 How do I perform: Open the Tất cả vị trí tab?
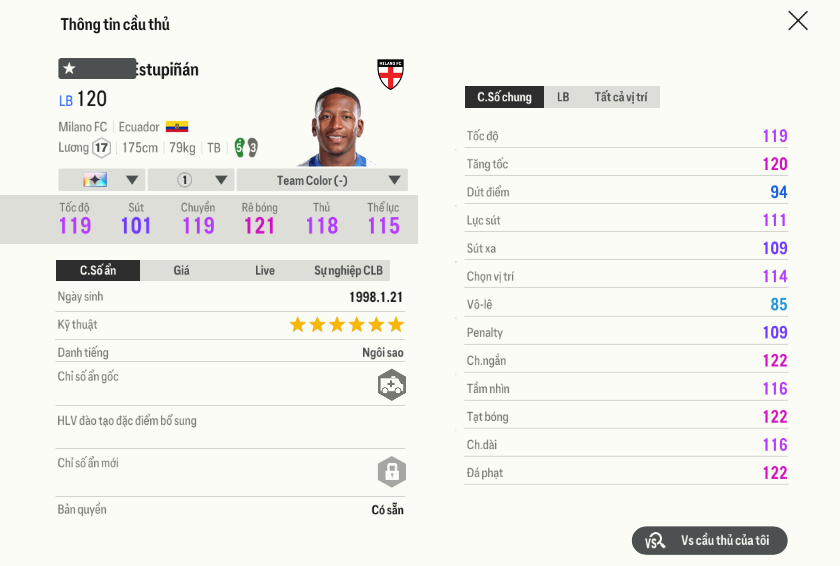[x=620, y=97]
